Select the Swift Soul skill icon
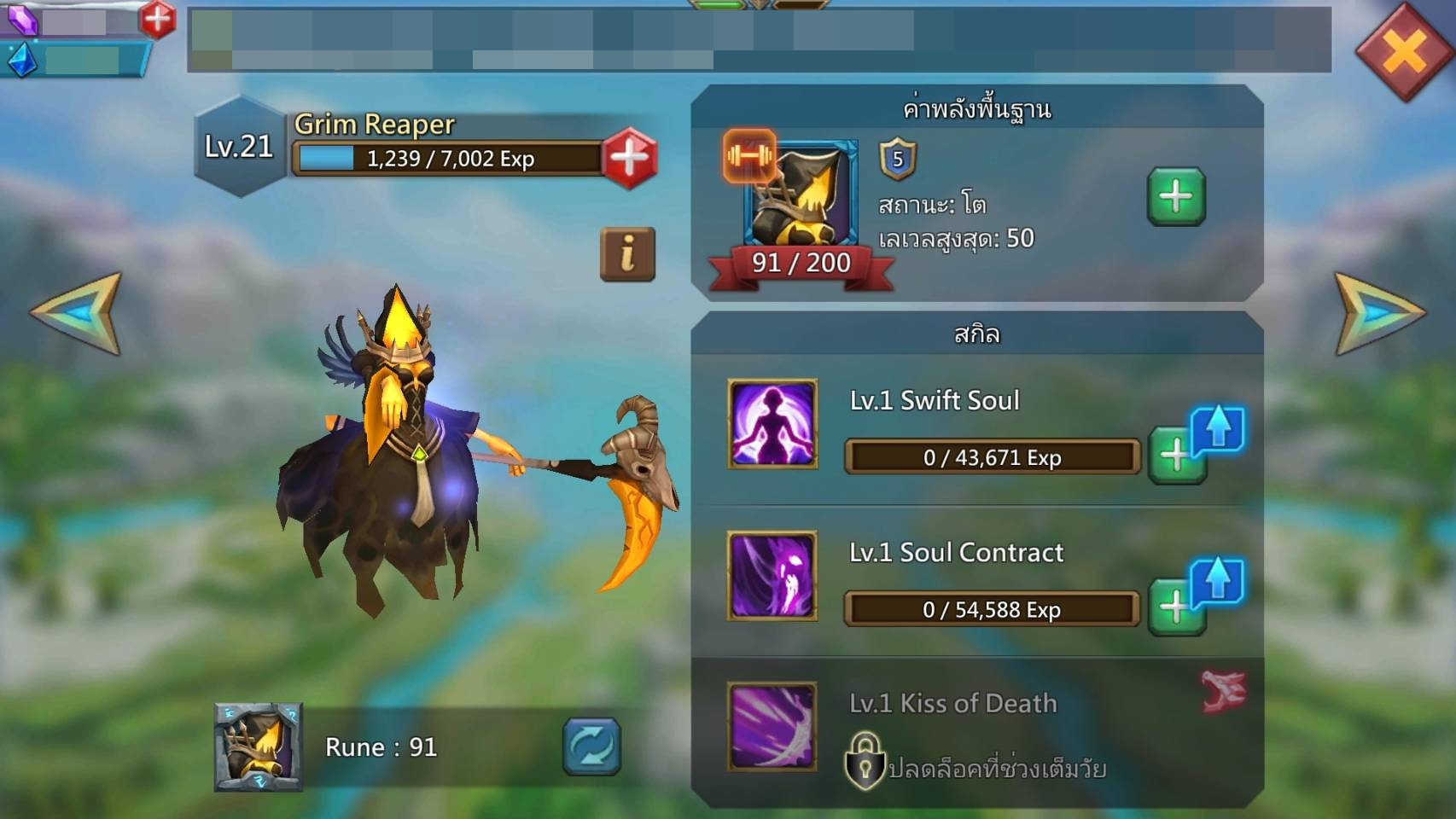The width and height of the screenshot is (1456, 819). point(772,424)
